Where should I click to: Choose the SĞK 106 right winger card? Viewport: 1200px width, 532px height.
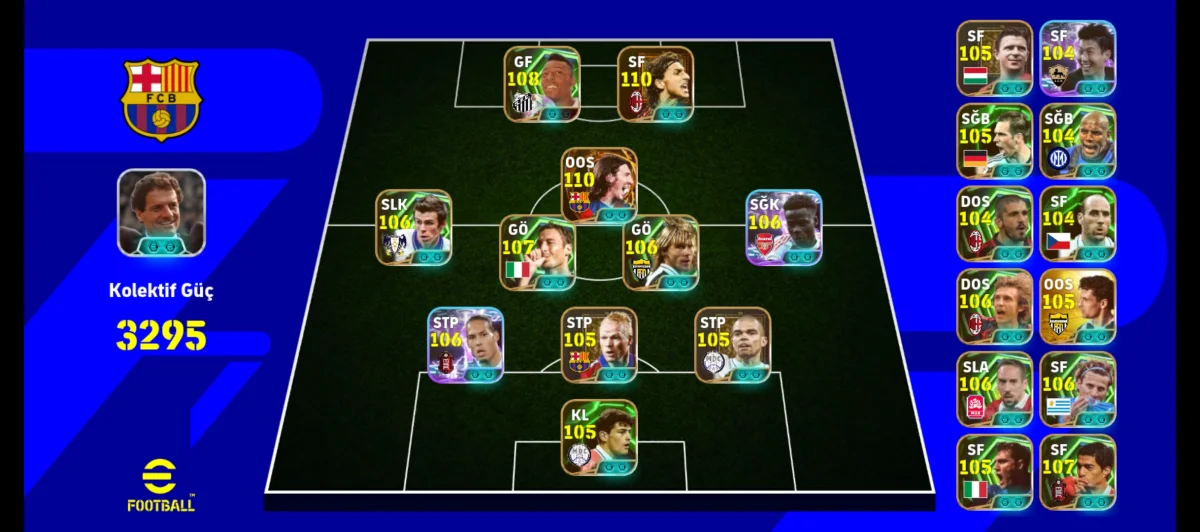point(784,228)
